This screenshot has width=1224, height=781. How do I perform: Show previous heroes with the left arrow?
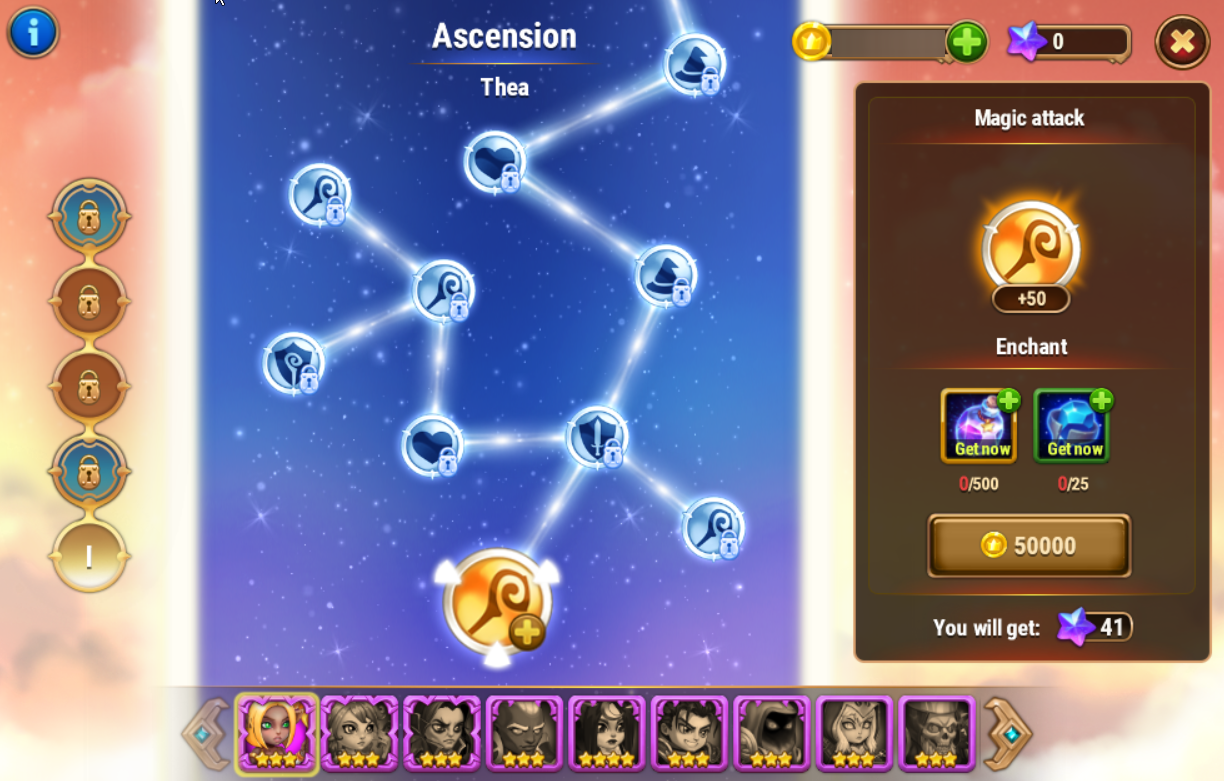[204, 735]
